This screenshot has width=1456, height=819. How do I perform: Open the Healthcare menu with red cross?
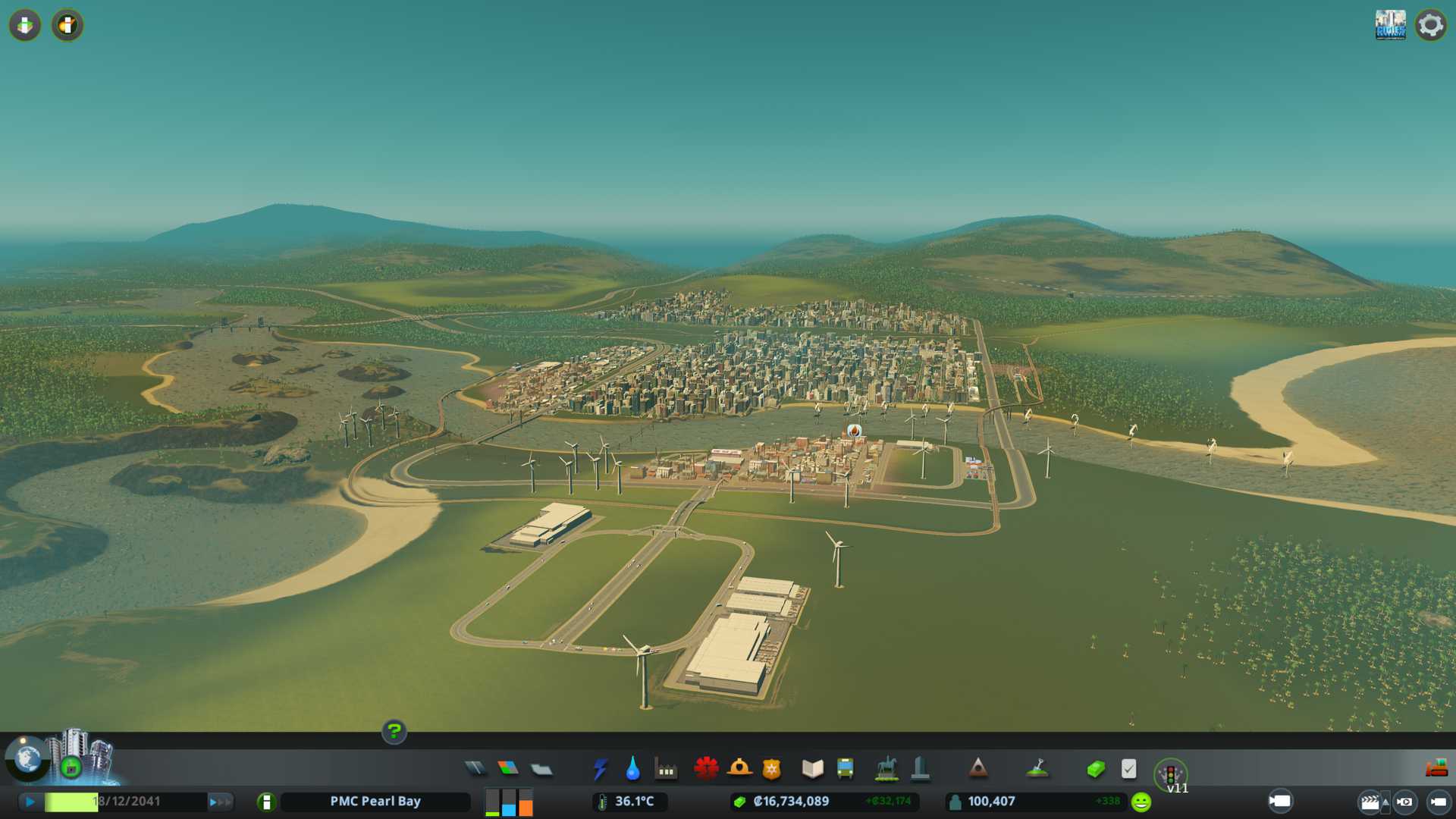pos(706,769)
